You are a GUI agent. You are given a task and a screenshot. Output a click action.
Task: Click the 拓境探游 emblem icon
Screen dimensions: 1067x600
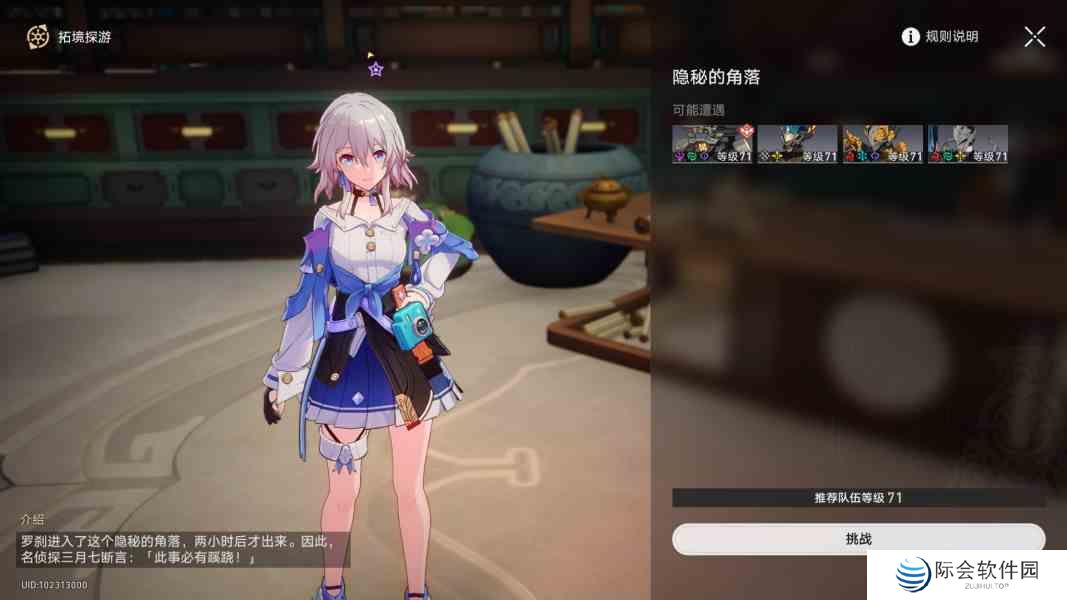38,37
